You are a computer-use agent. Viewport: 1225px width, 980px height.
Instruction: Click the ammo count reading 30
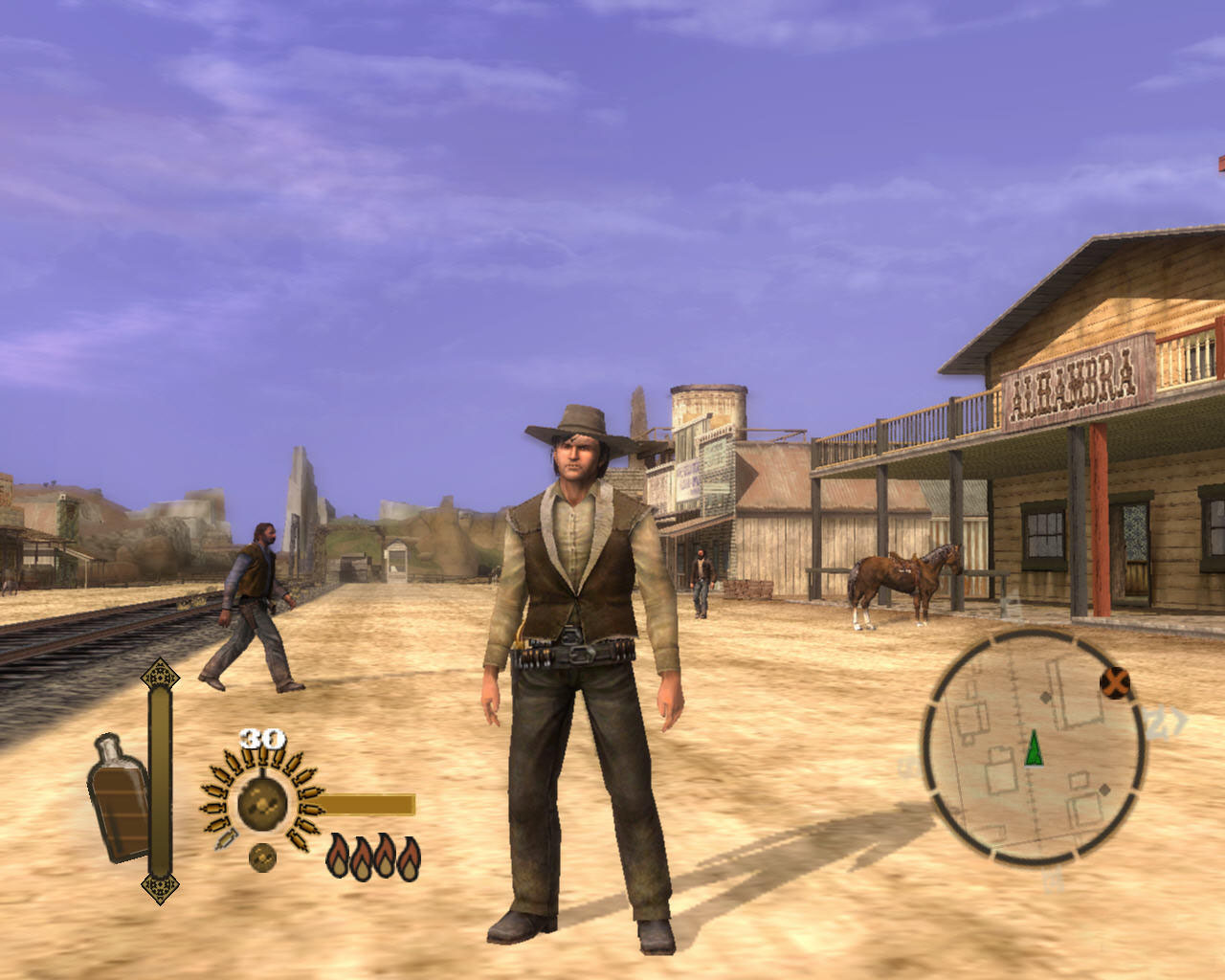pos(261,737)
